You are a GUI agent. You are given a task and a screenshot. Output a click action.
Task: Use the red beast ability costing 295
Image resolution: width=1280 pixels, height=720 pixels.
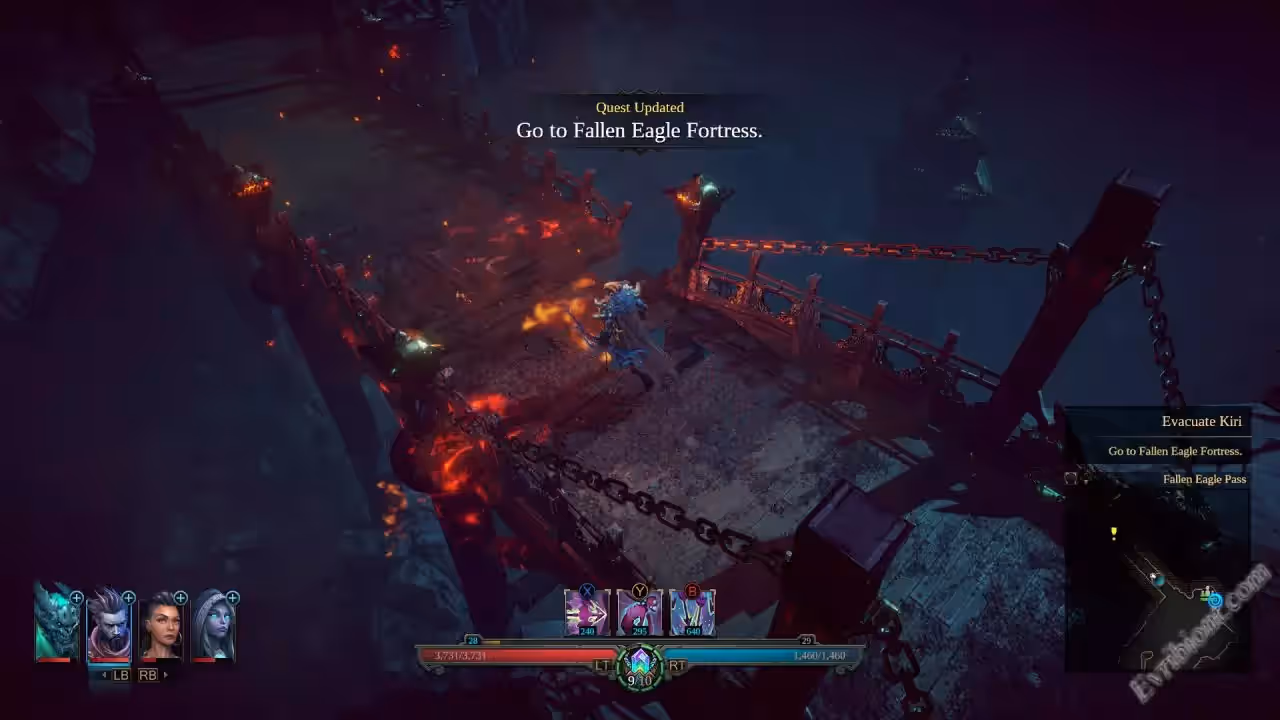tap(639, 612)
